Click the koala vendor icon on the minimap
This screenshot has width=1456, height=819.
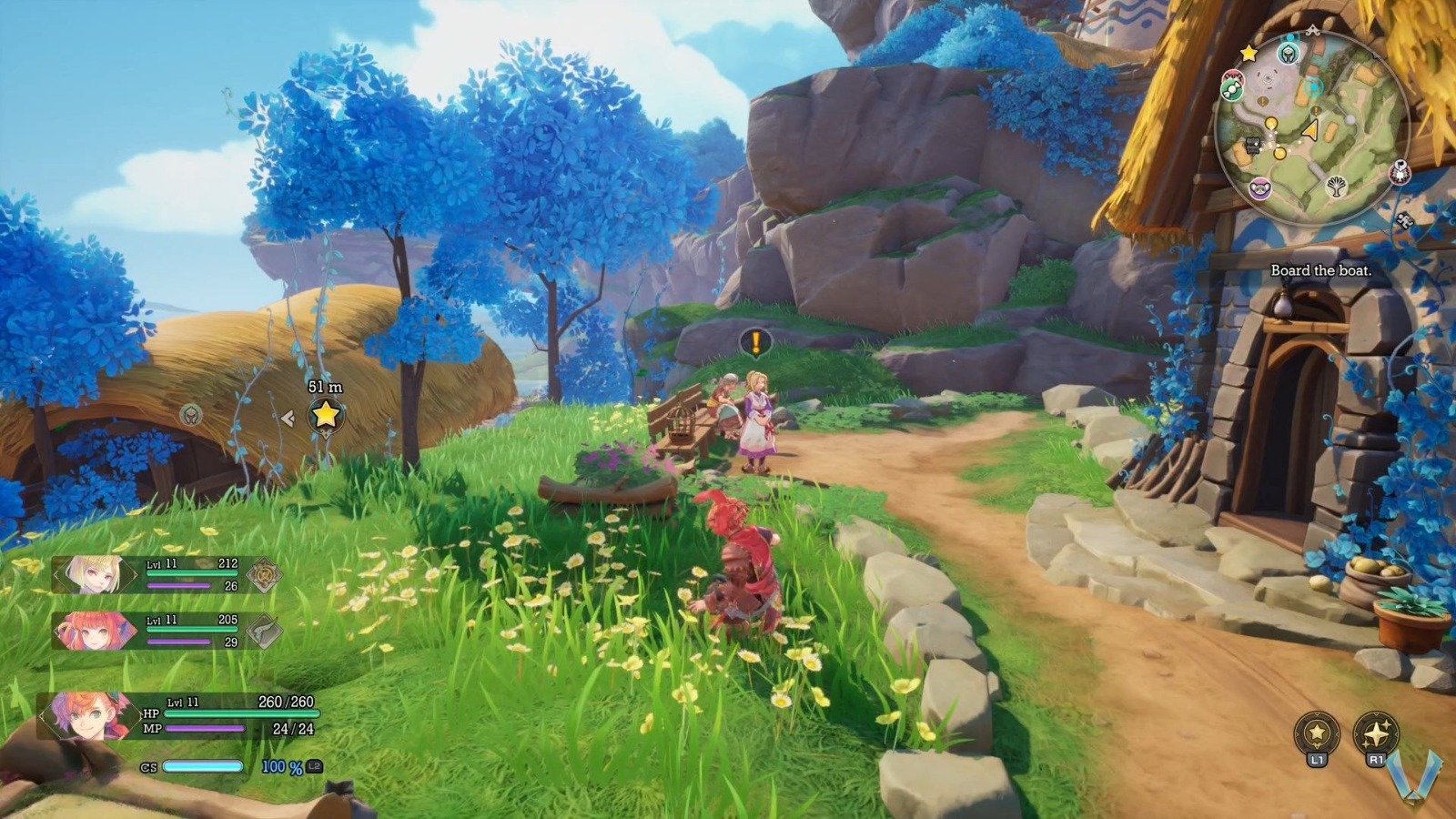pos(1259,189)
